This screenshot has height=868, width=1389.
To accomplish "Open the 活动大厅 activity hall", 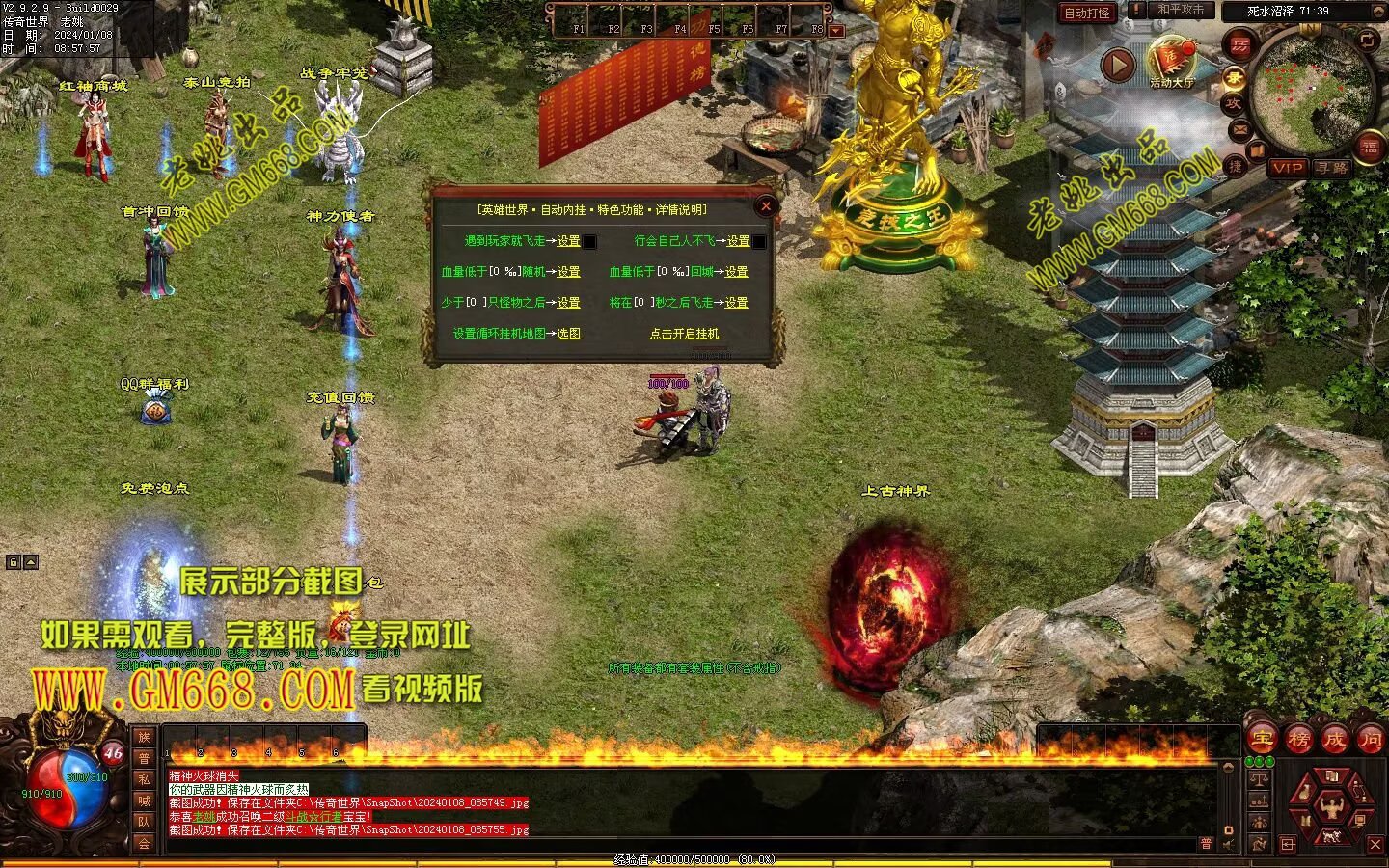I will tap(1172, 63).
